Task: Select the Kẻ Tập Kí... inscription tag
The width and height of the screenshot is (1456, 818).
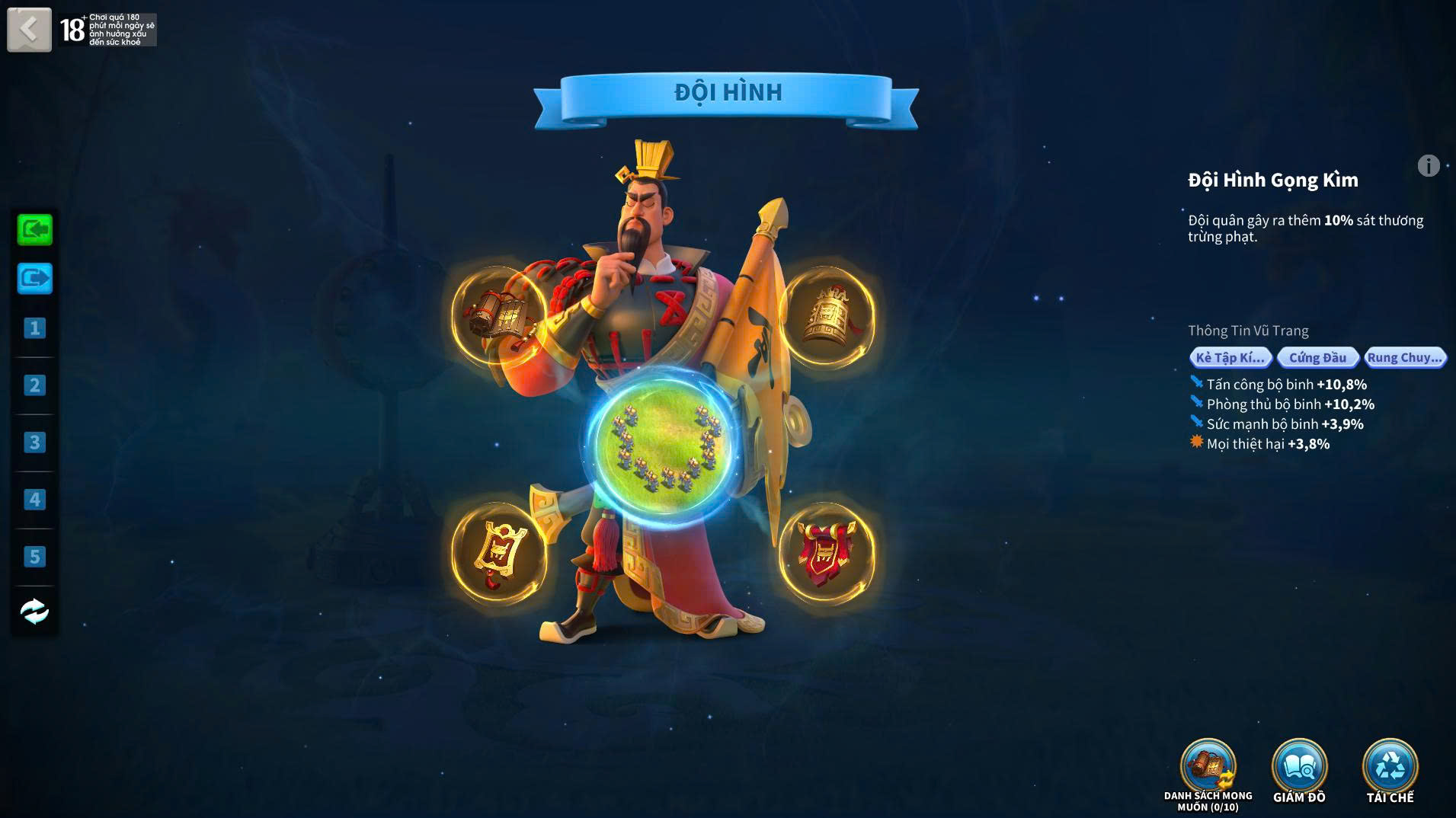Action: click(x=1230, y=357)
